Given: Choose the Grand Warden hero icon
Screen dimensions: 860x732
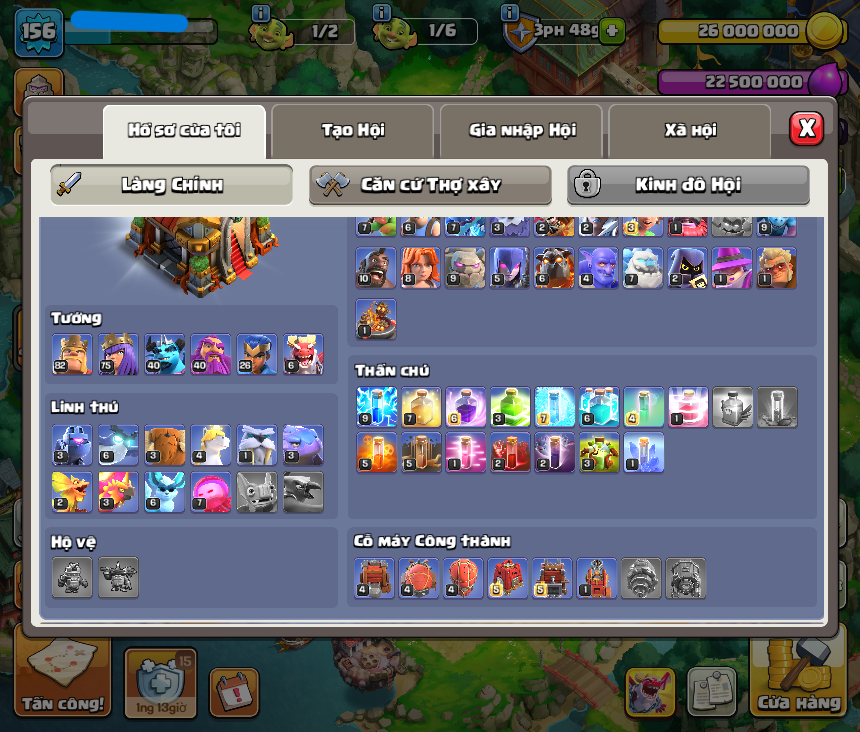Looking at the screenshot, I should pos(210,355).
